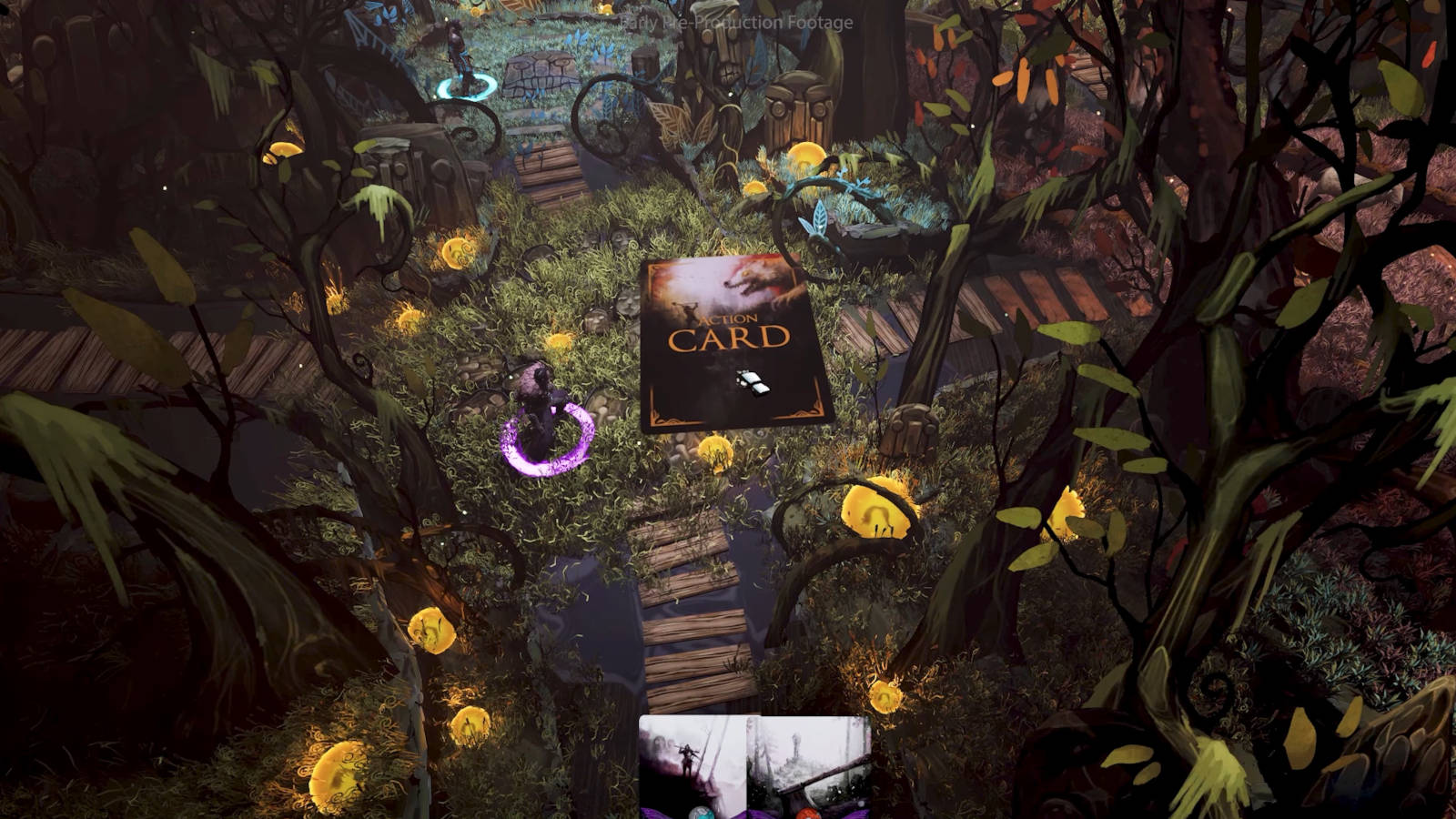
Task: Select the hand card showing a warrior silhouette
Action: pyautogui.click(x=693, y=766)
